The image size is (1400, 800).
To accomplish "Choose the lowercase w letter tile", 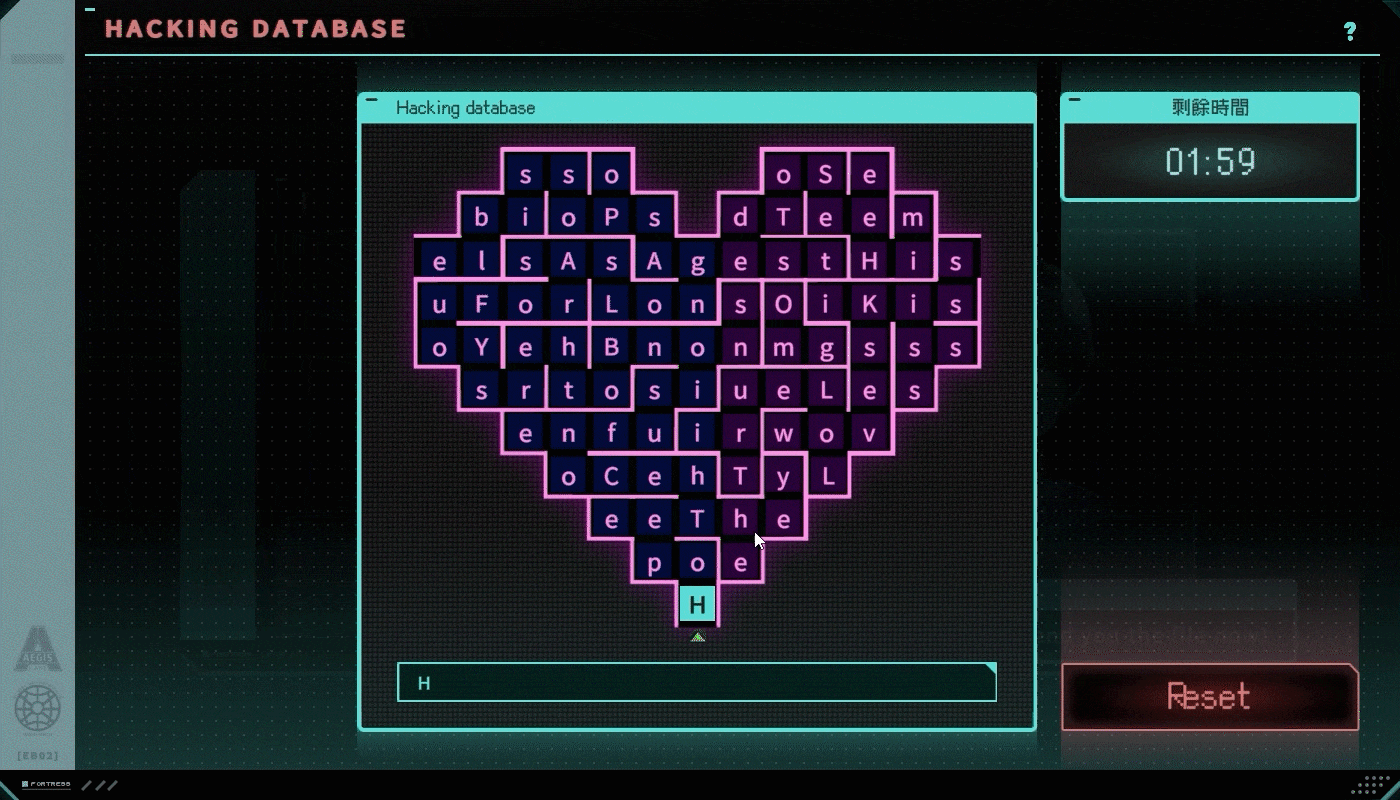I will [784, 434].
